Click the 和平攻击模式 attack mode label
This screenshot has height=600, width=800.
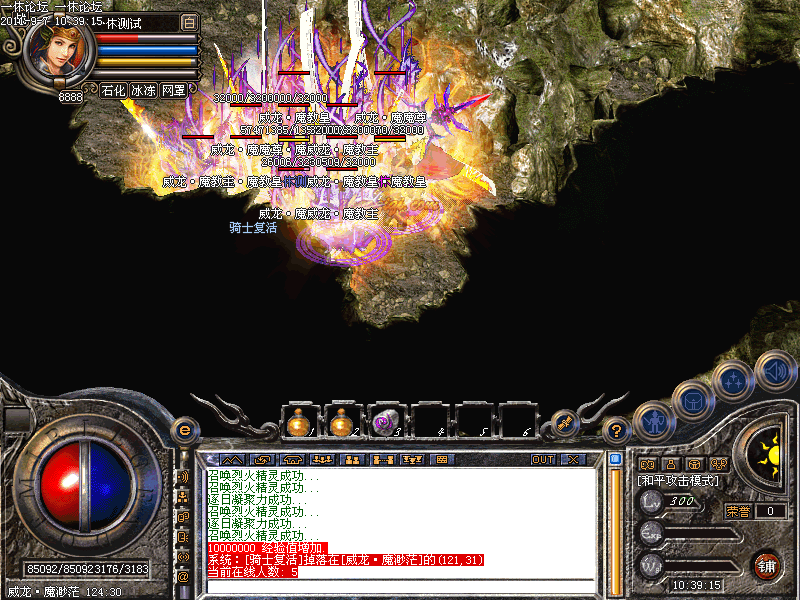[677, 481]
